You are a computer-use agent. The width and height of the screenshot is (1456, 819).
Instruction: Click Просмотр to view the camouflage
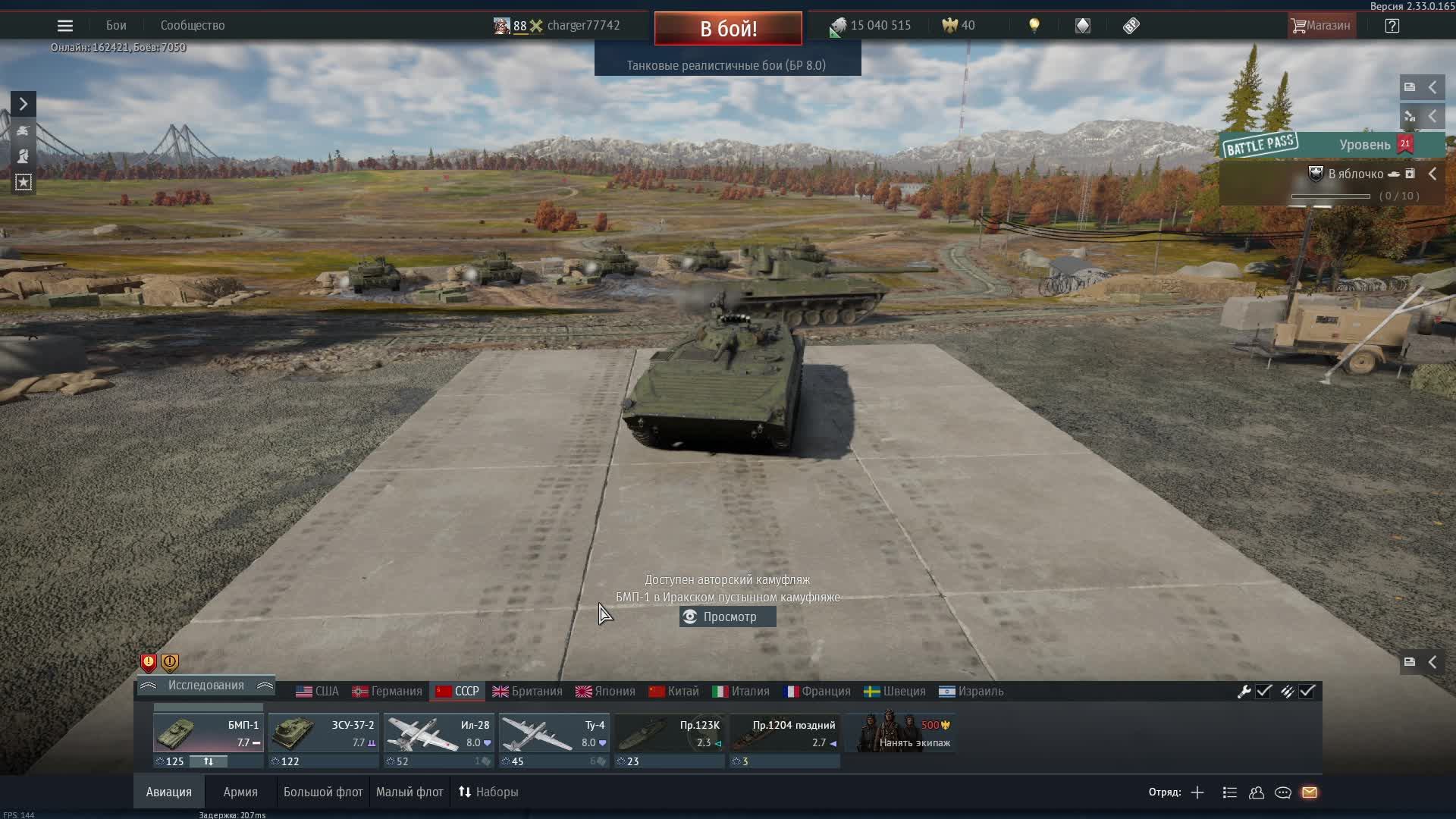(726, 617)
